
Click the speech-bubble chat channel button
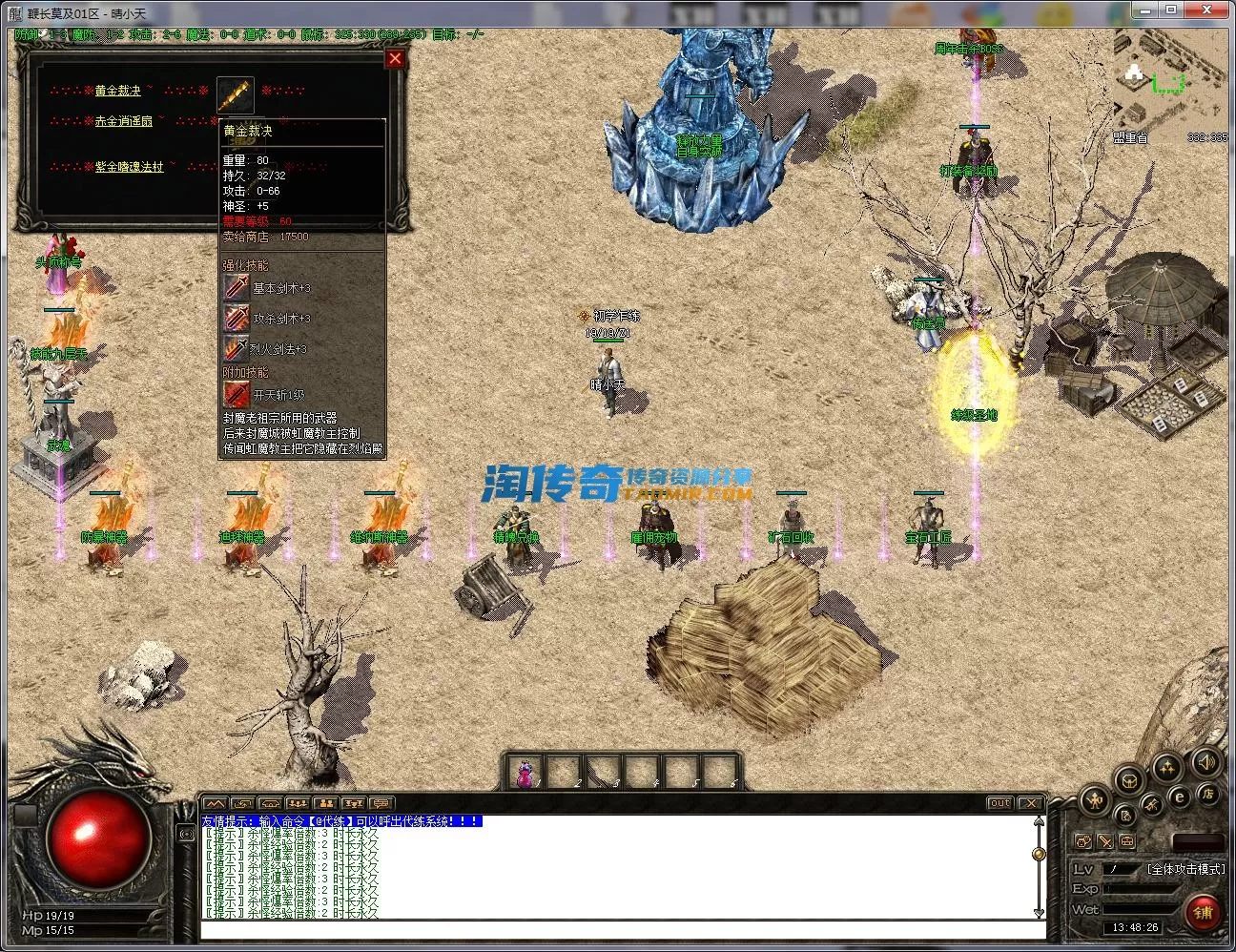coord(381,804)
